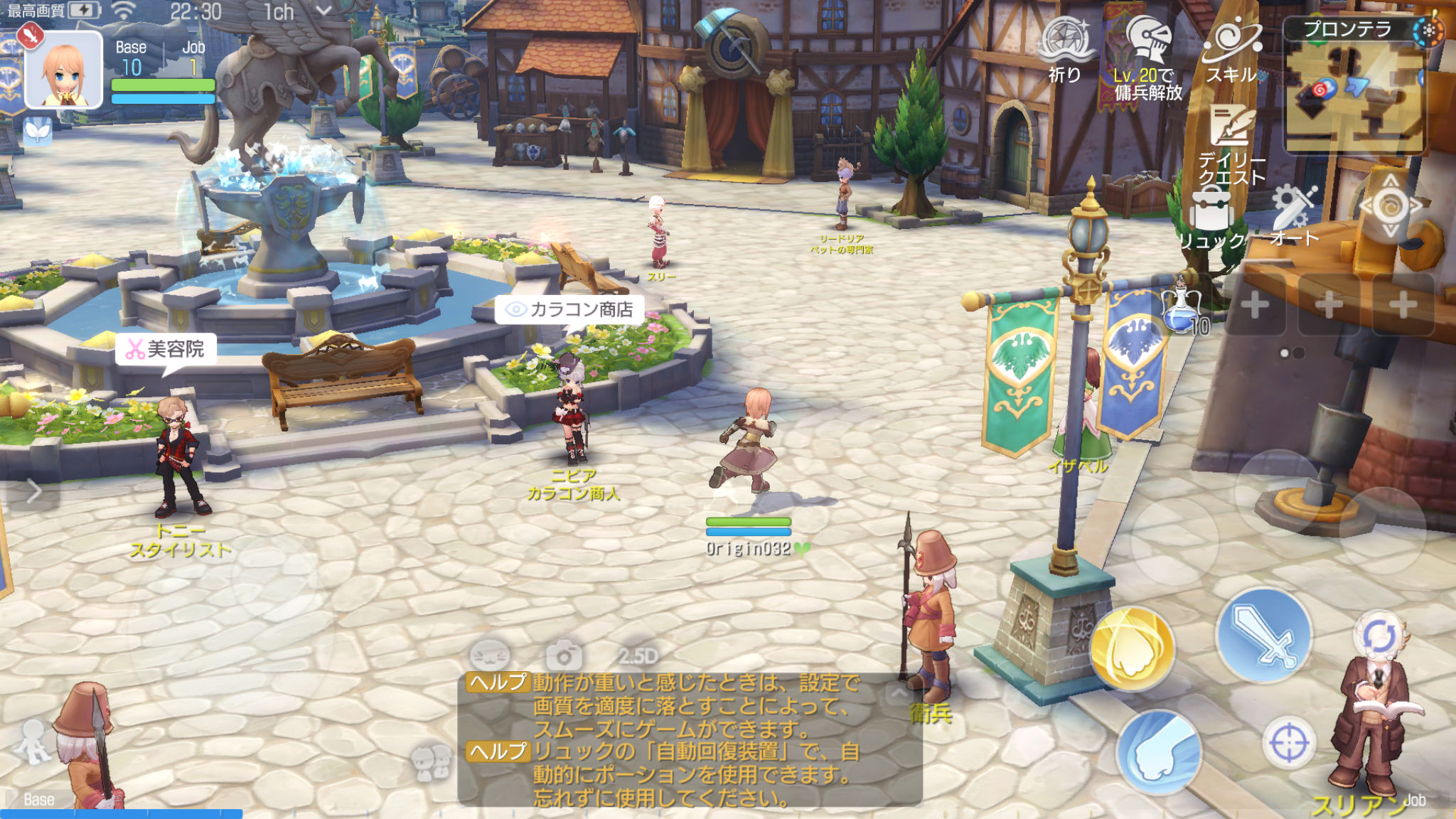Open the リュック backpack inventory
Image resolution: width=1456 pixels, height=819 pixels.
(1210, 218)
